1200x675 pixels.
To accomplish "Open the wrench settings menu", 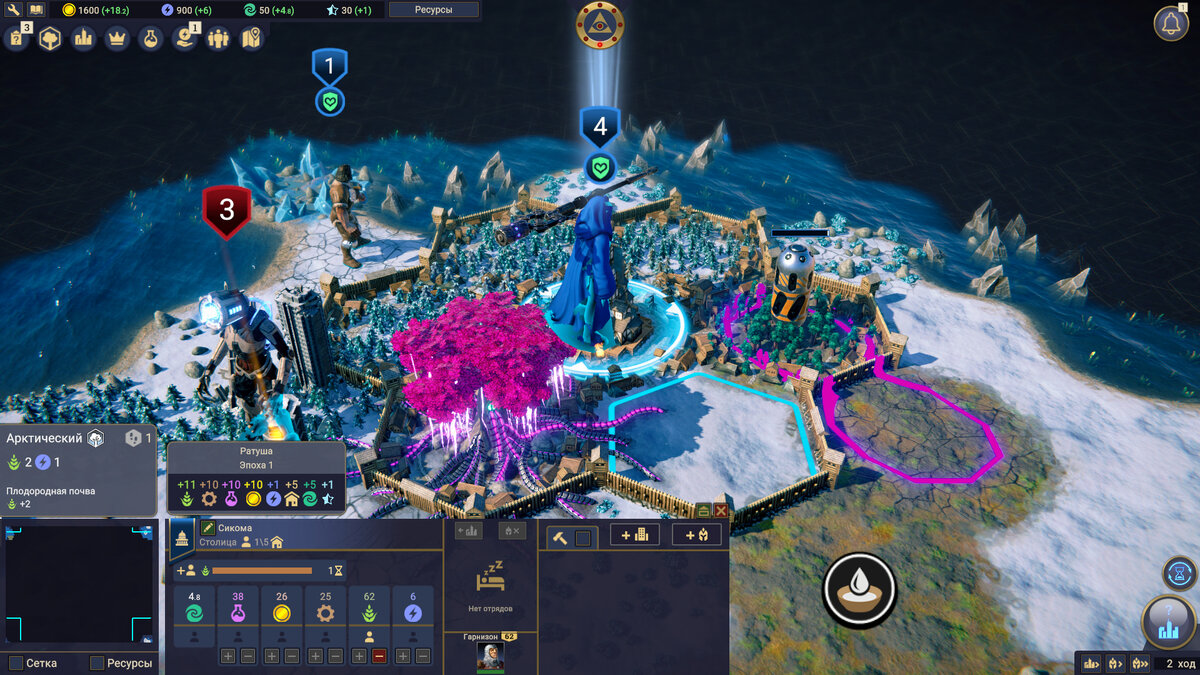I will pyautogui.click(x=15, y=10).
